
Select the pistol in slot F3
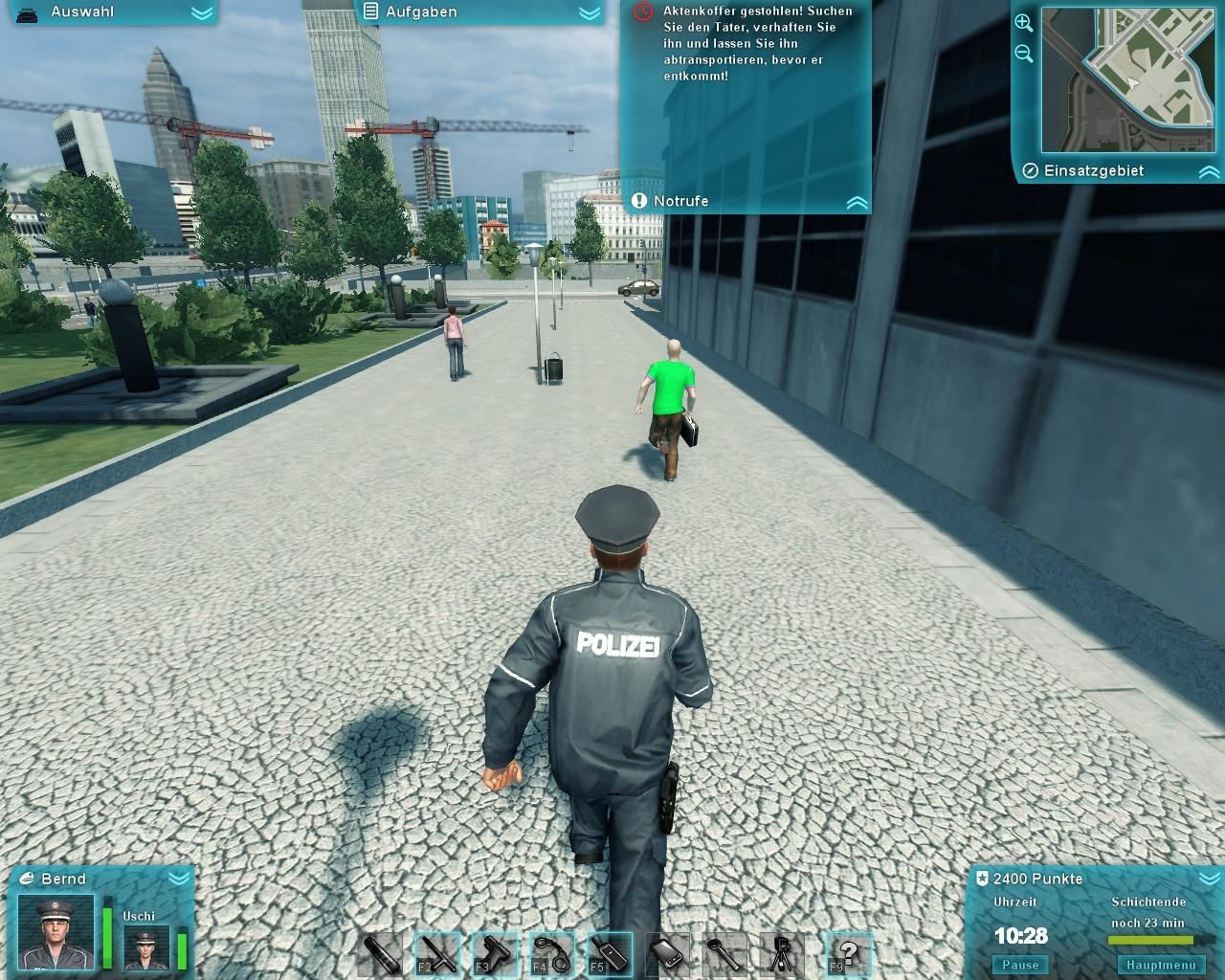[494, 954]
